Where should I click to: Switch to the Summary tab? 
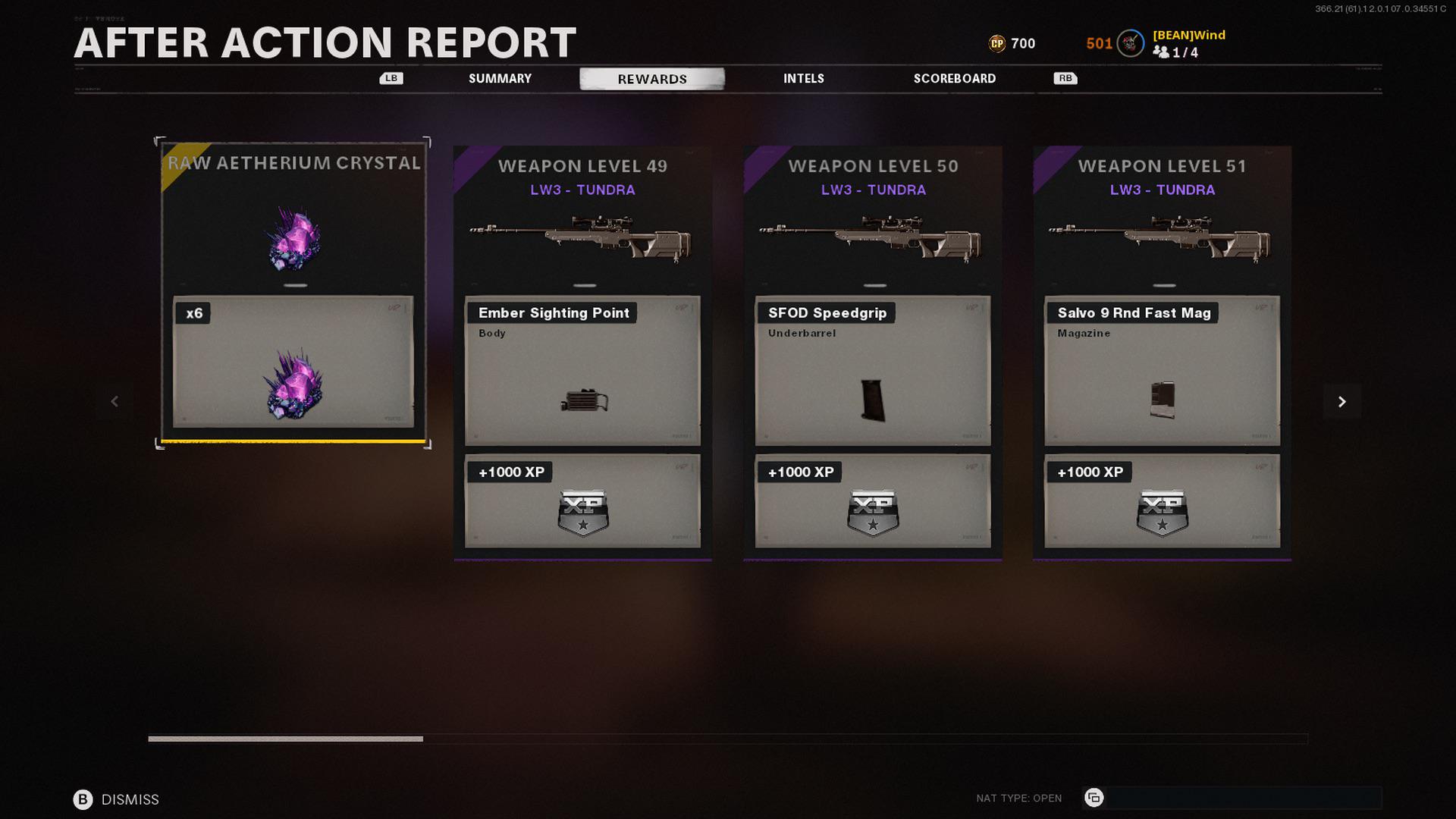click(x=500, y=78)
